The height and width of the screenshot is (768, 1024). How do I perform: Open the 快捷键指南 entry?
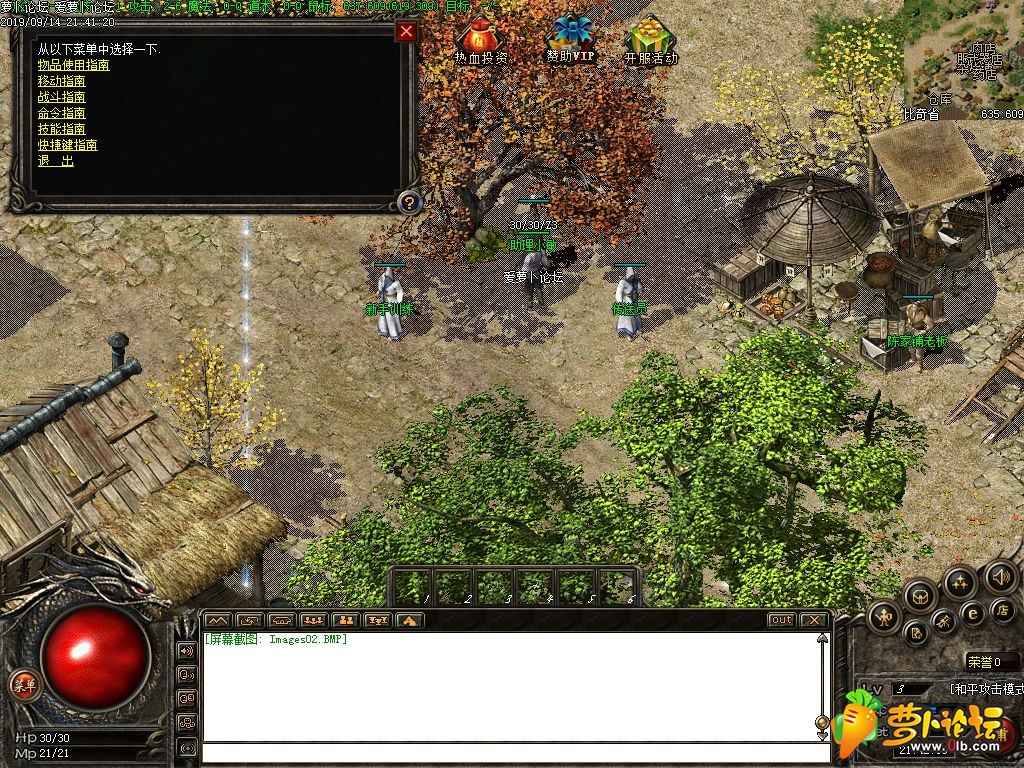(x=67, y=145)
